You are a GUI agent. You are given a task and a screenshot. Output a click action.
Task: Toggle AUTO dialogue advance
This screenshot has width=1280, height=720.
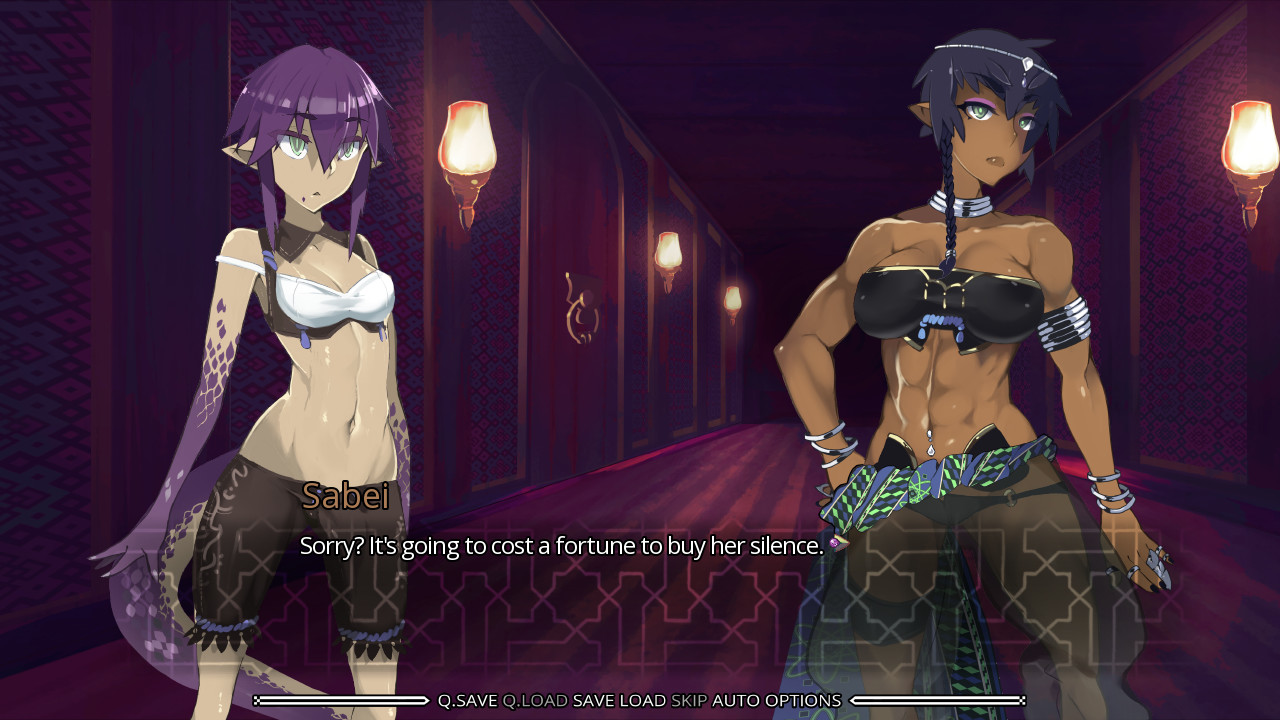736,701
